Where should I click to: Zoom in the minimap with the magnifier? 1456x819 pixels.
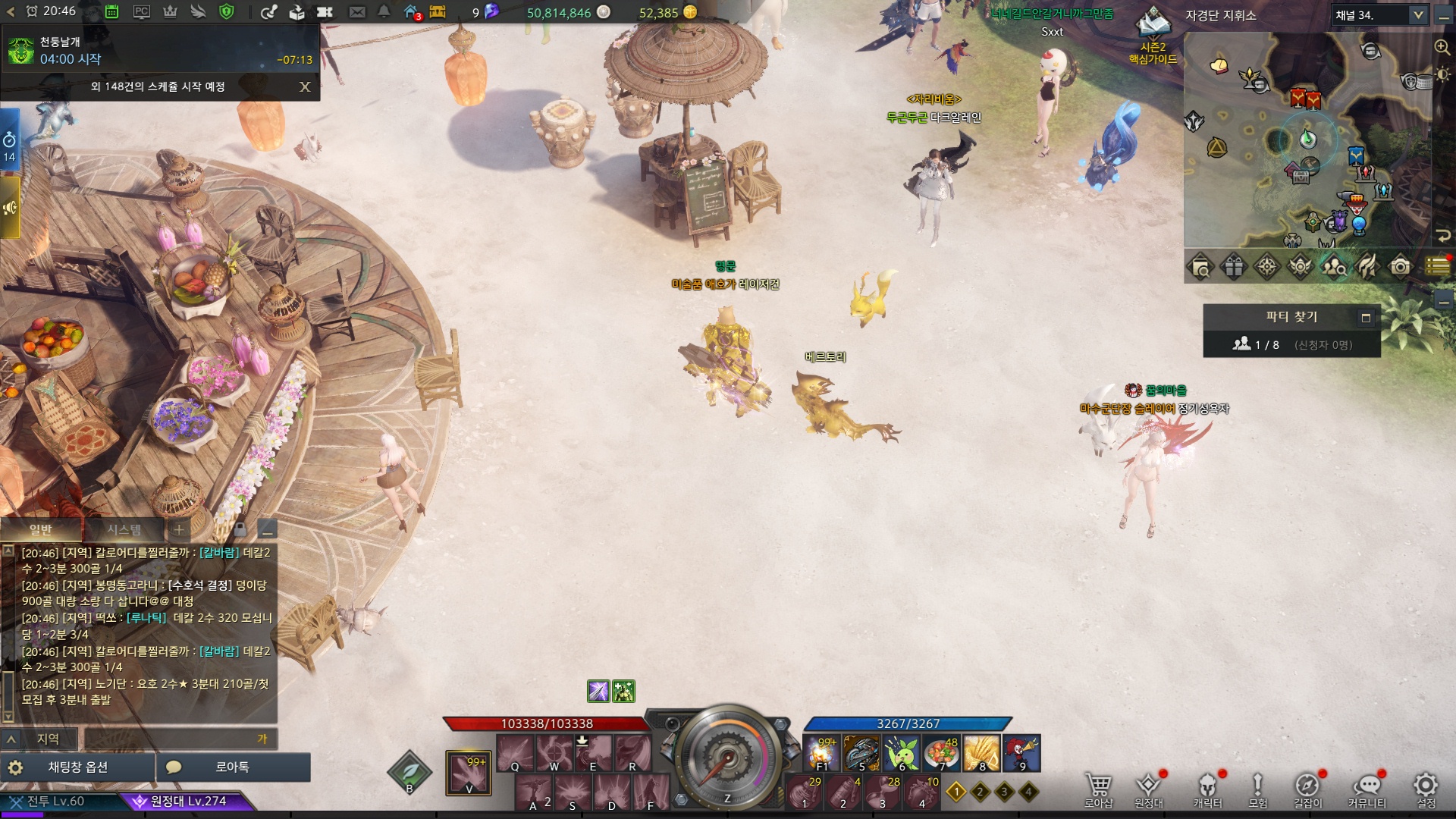click(1442, 47)
